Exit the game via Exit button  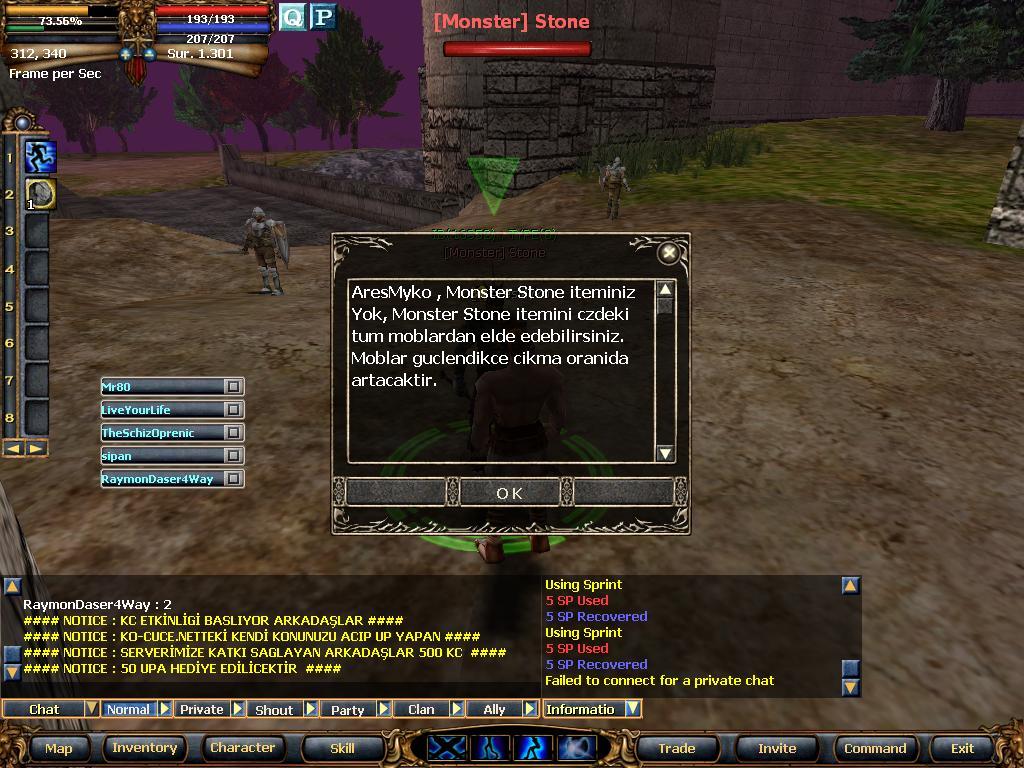(x=962, y=748)
